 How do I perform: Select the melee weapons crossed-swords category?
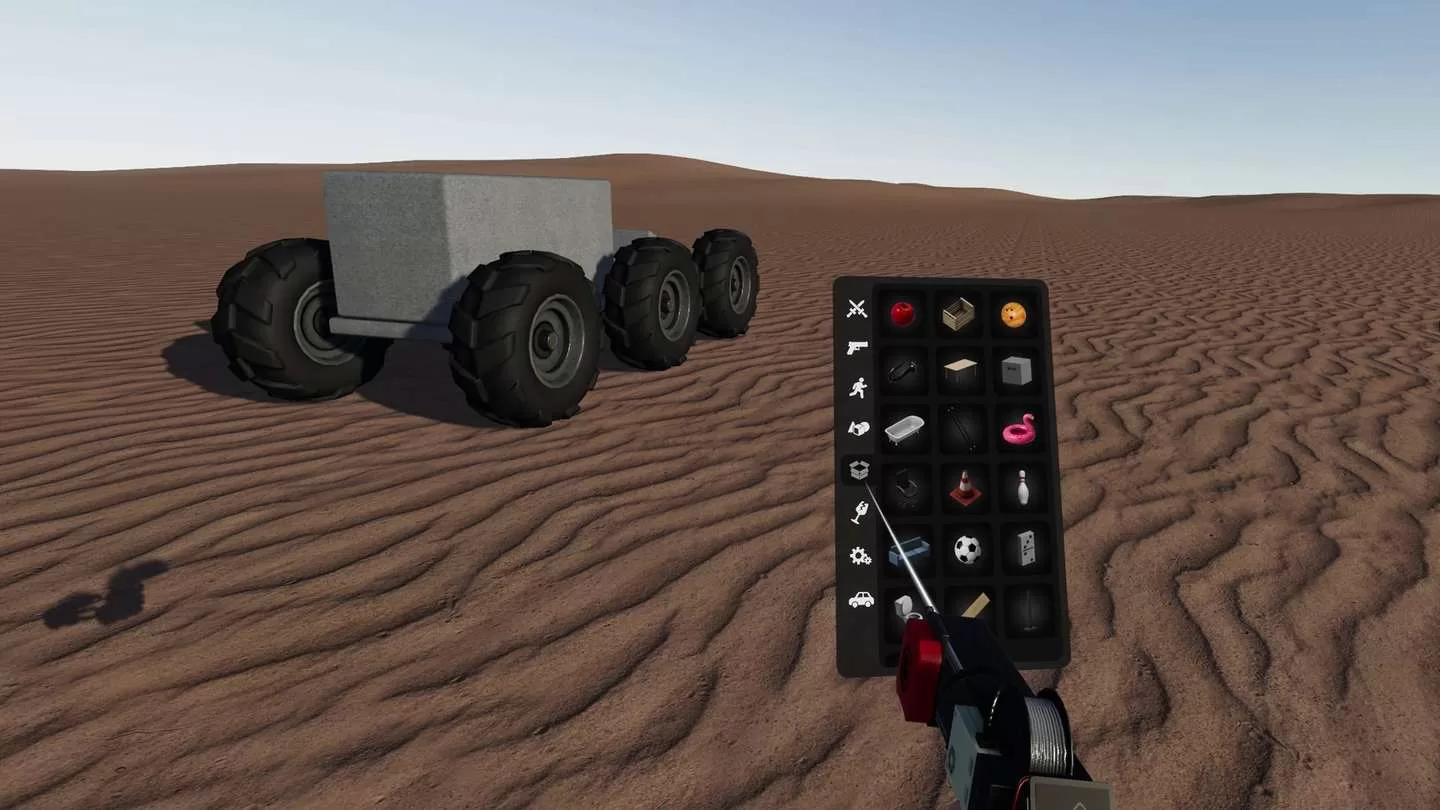855,308
